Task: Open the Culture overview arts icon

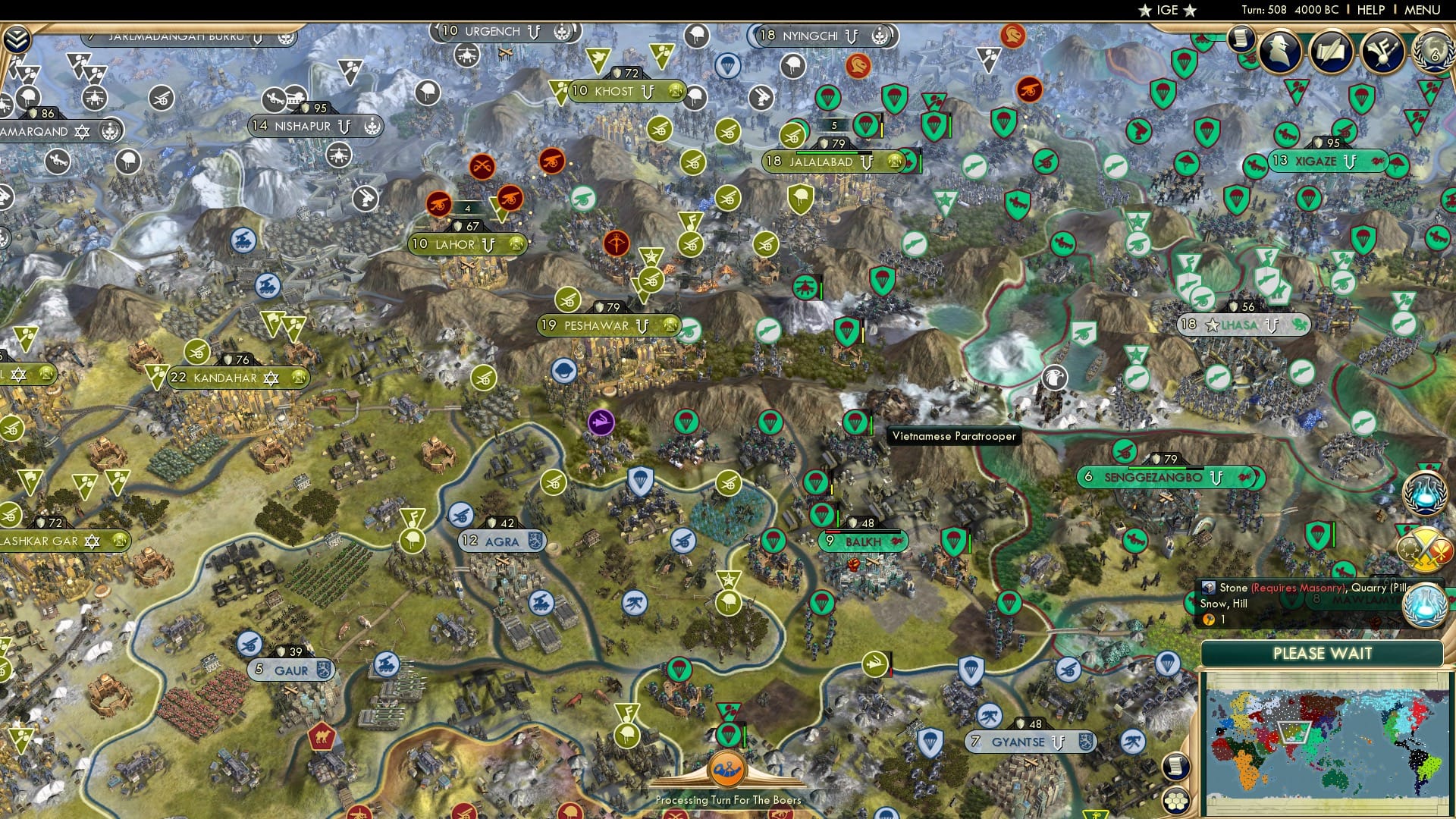Action: (x=1380, y=52)
